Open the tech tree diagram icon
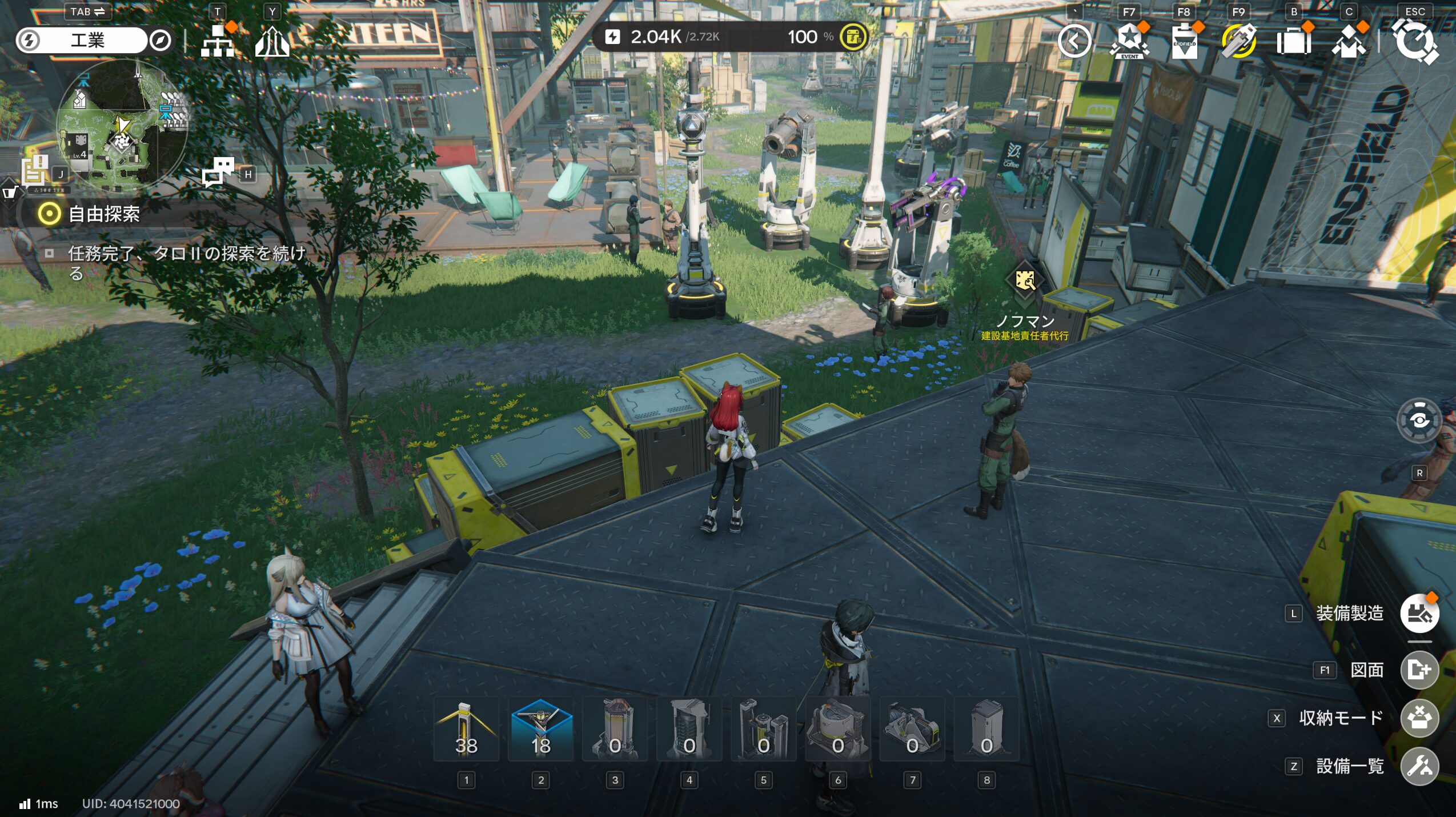This screenshot has width=1456, height=817. (218, 41)
